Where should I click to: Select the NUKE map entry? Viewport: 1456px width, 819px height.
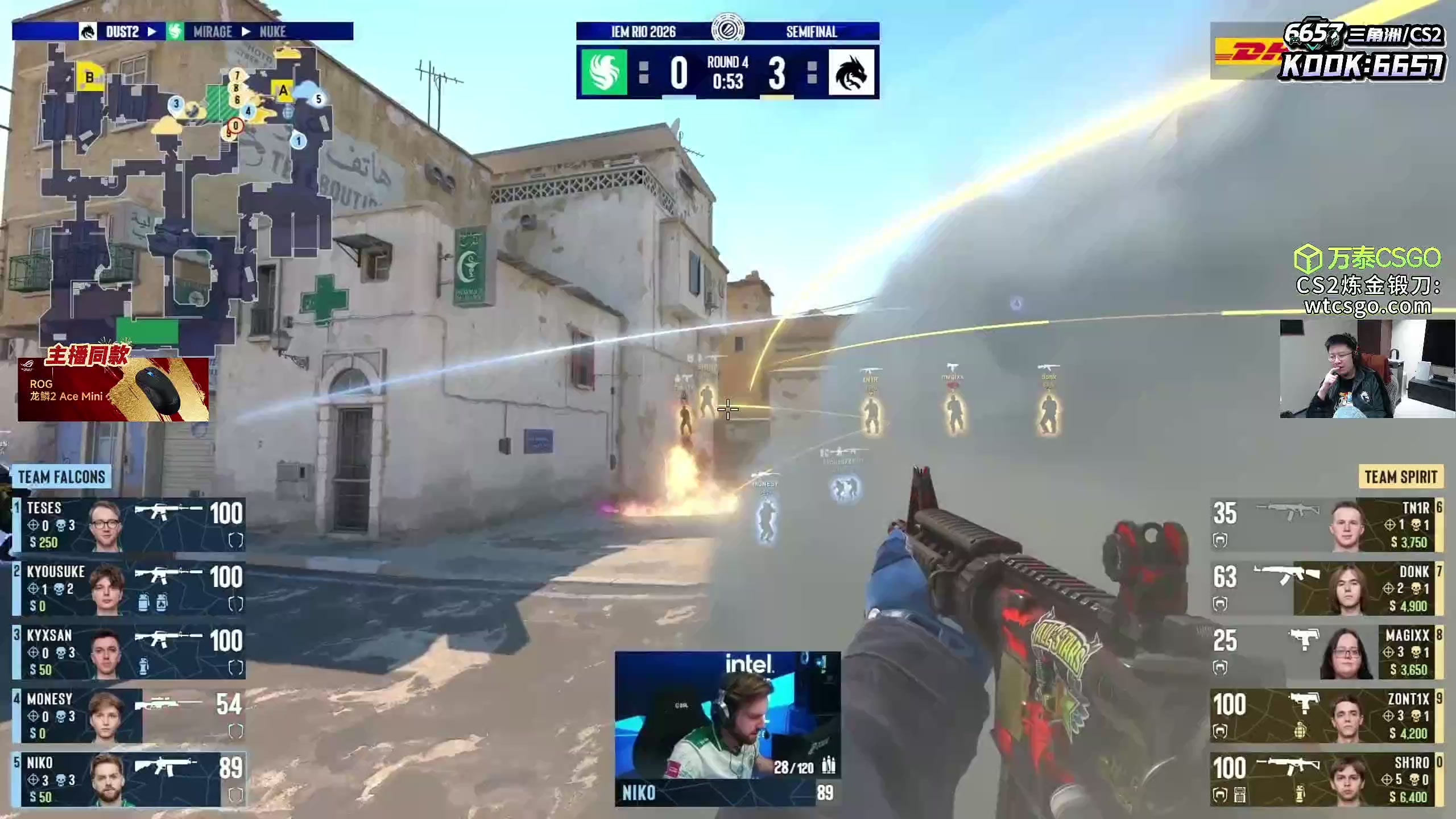pos(272,31)
